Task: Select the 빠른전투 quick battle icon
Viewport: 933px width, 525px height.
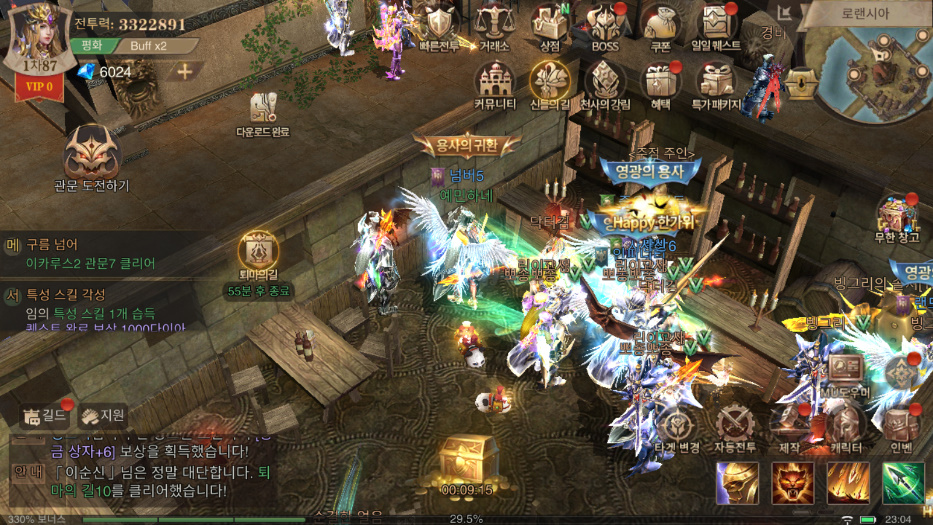Action: (439, 25)
